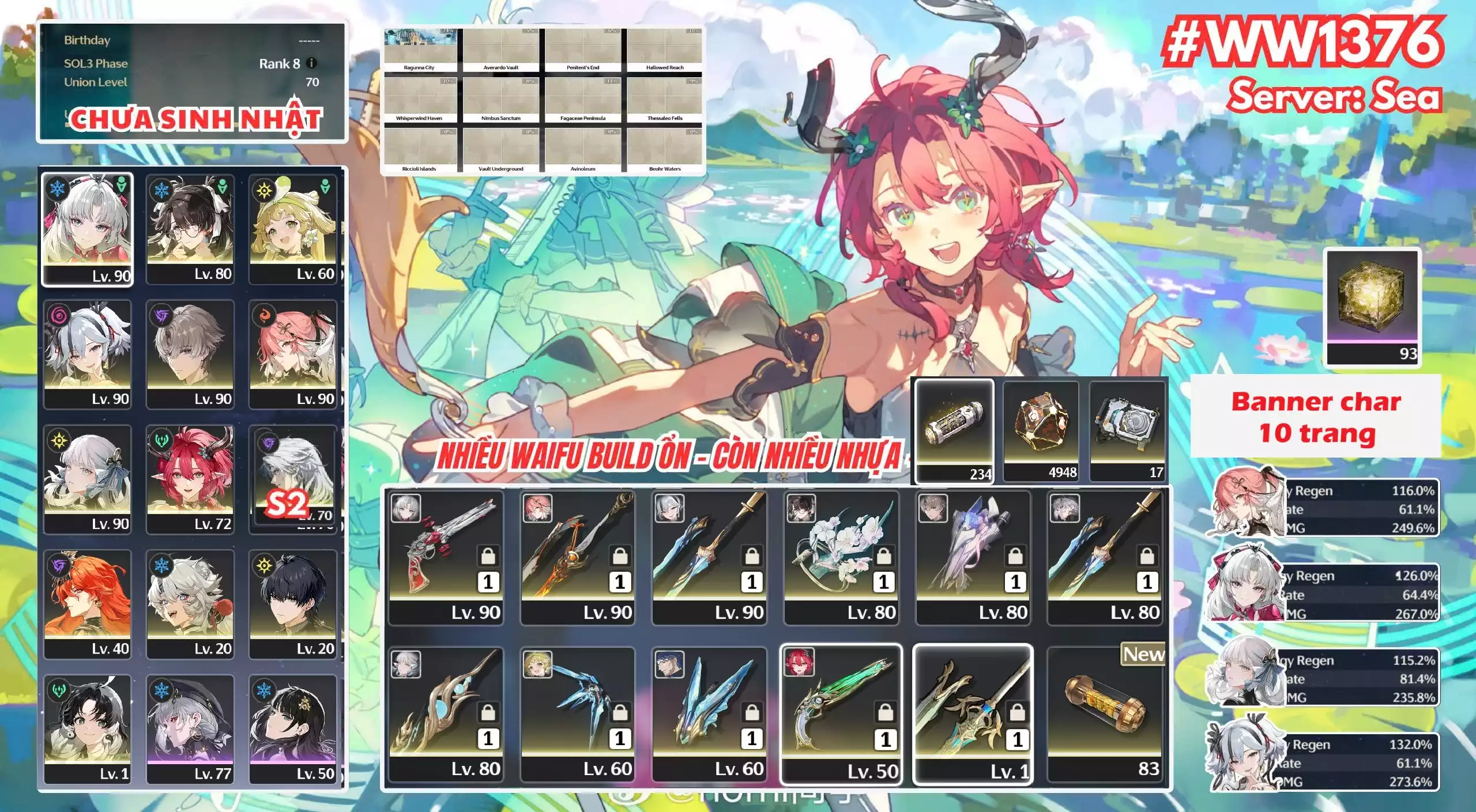Select the green-bladed weapon at Lv. 50

[841, 713]
